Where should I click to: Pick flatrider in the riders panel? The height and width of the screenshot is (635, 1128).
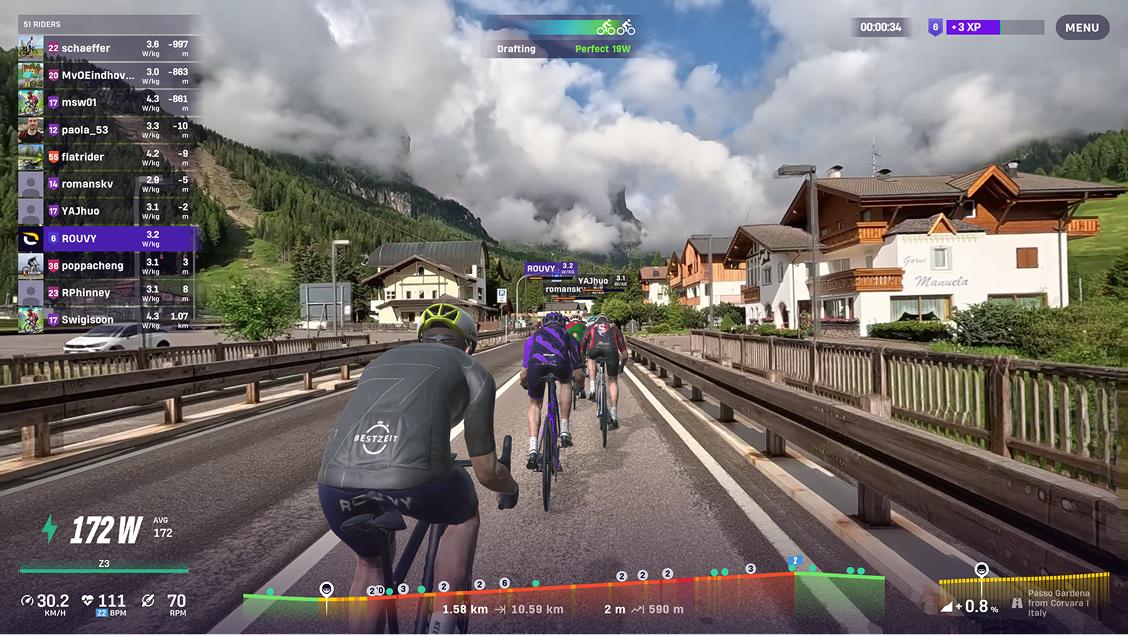pos(107,156)
